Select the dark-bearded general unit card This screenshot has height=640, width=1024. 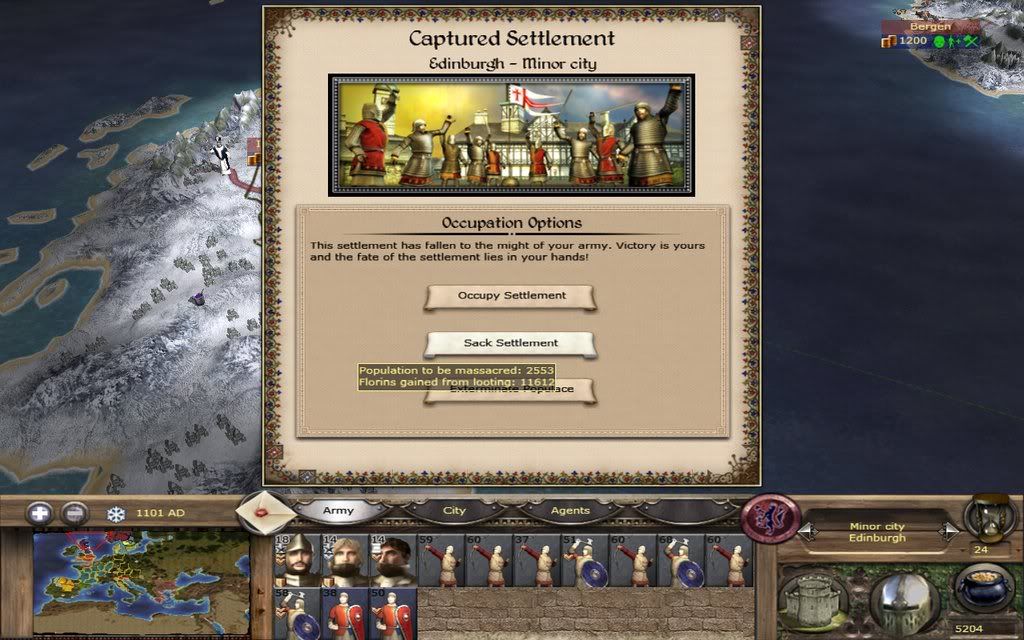point(393,560)
